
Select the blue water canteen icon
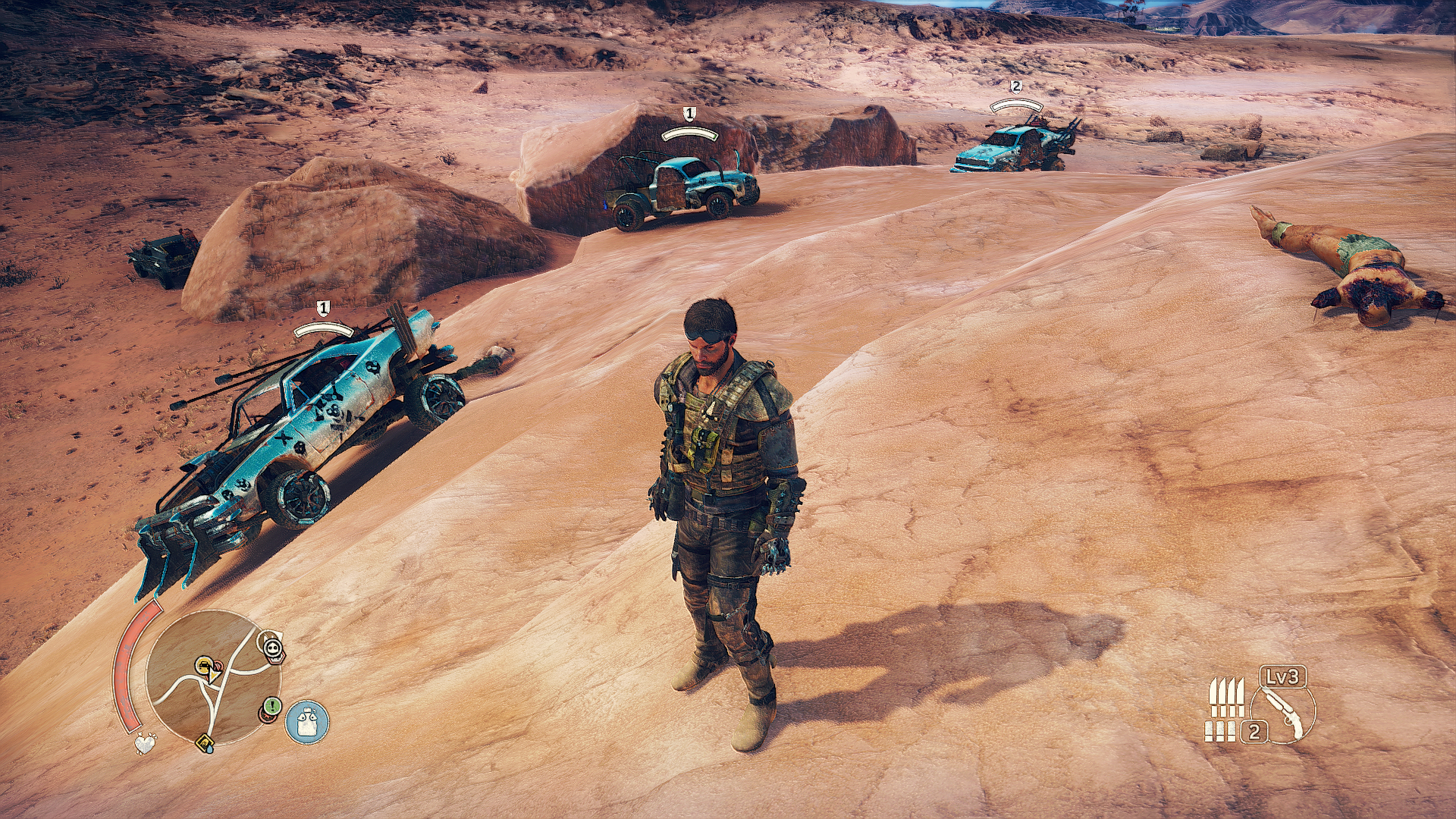point(307,721)
